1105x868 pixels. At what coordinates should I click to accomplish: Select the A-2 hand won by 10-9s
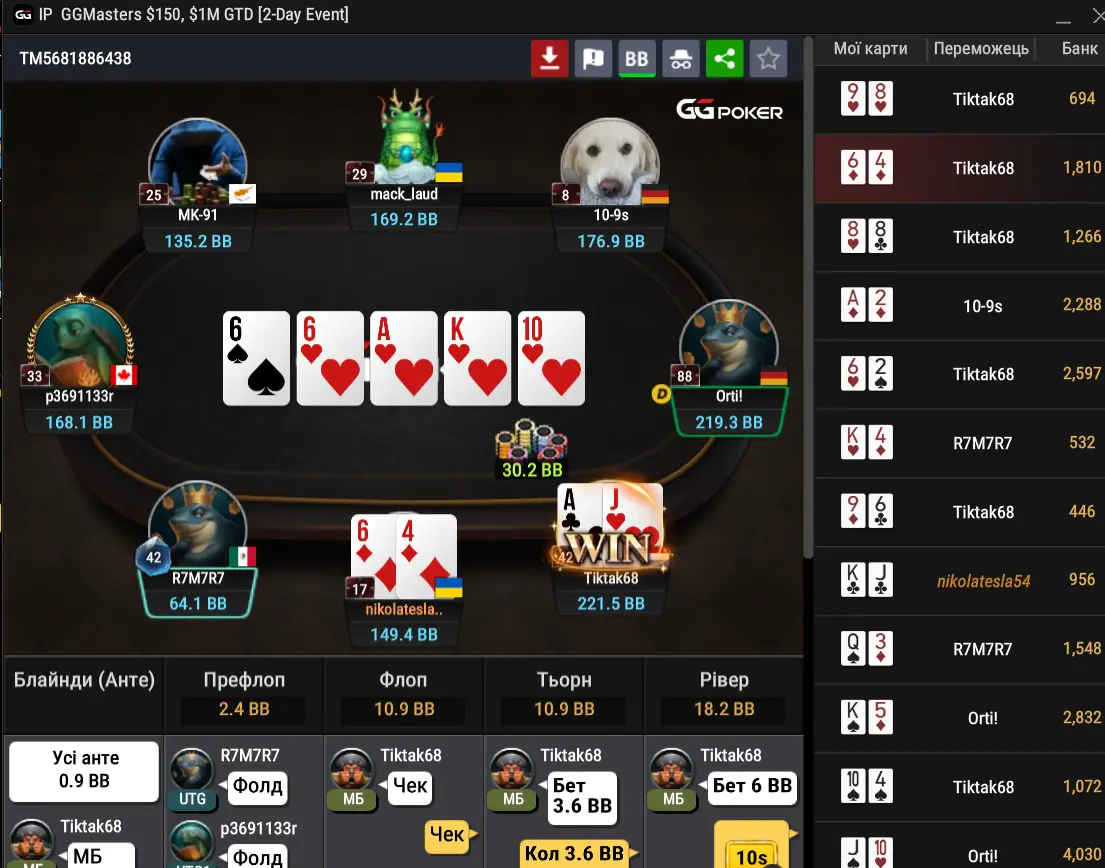tap(960, 306)
